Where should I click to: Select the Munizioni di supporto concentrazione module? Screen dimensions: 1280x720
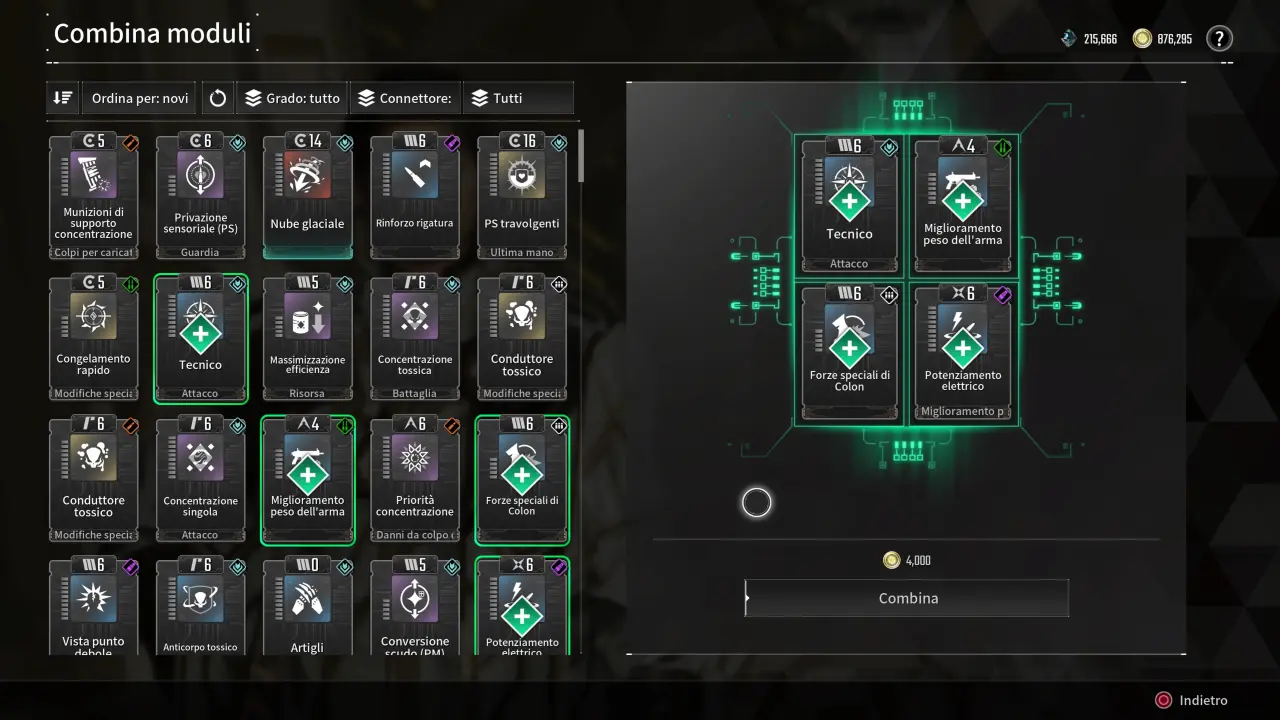coord(94,197)
